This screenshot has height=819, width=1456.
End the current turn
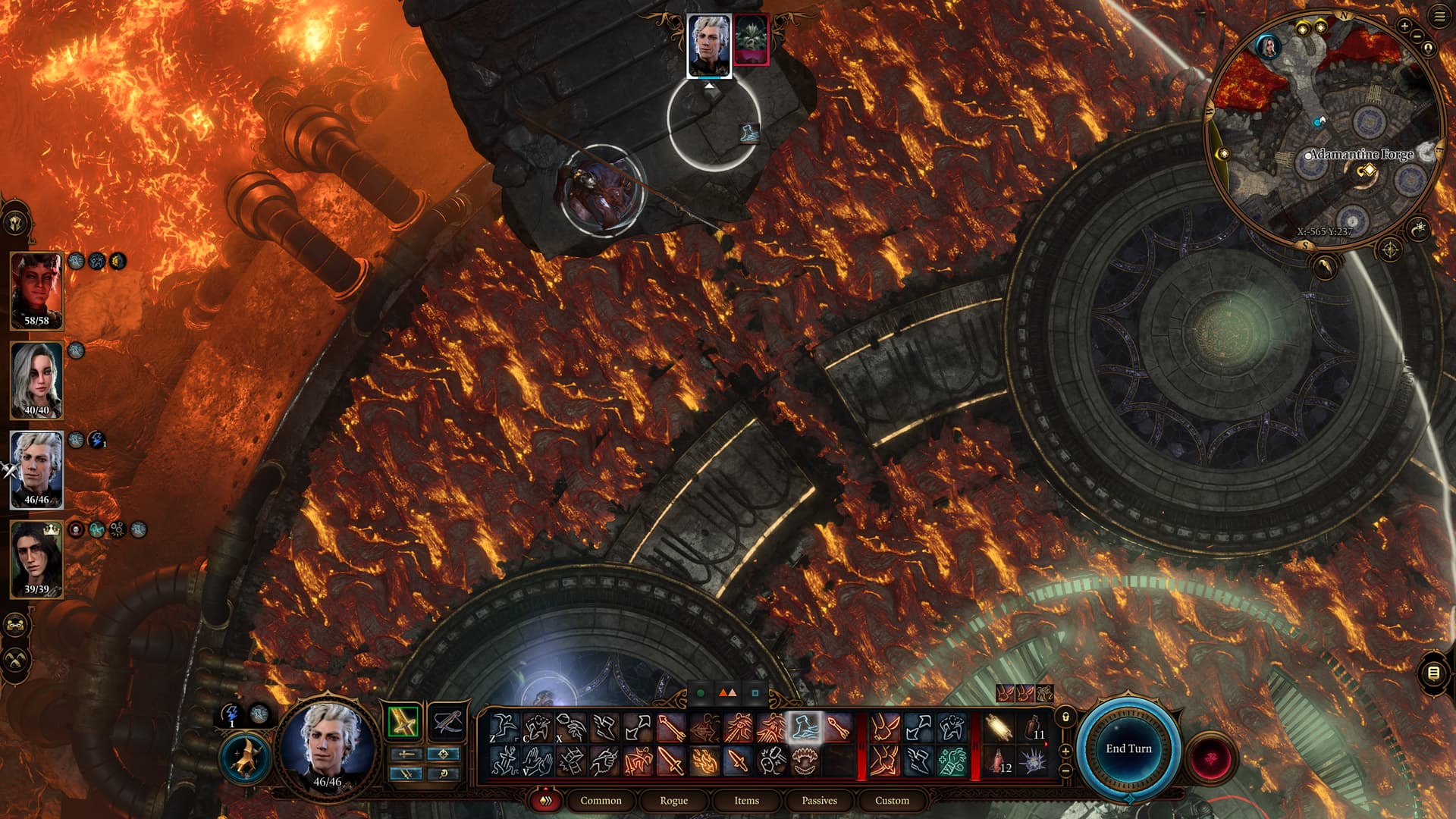tap(1128, 748)
